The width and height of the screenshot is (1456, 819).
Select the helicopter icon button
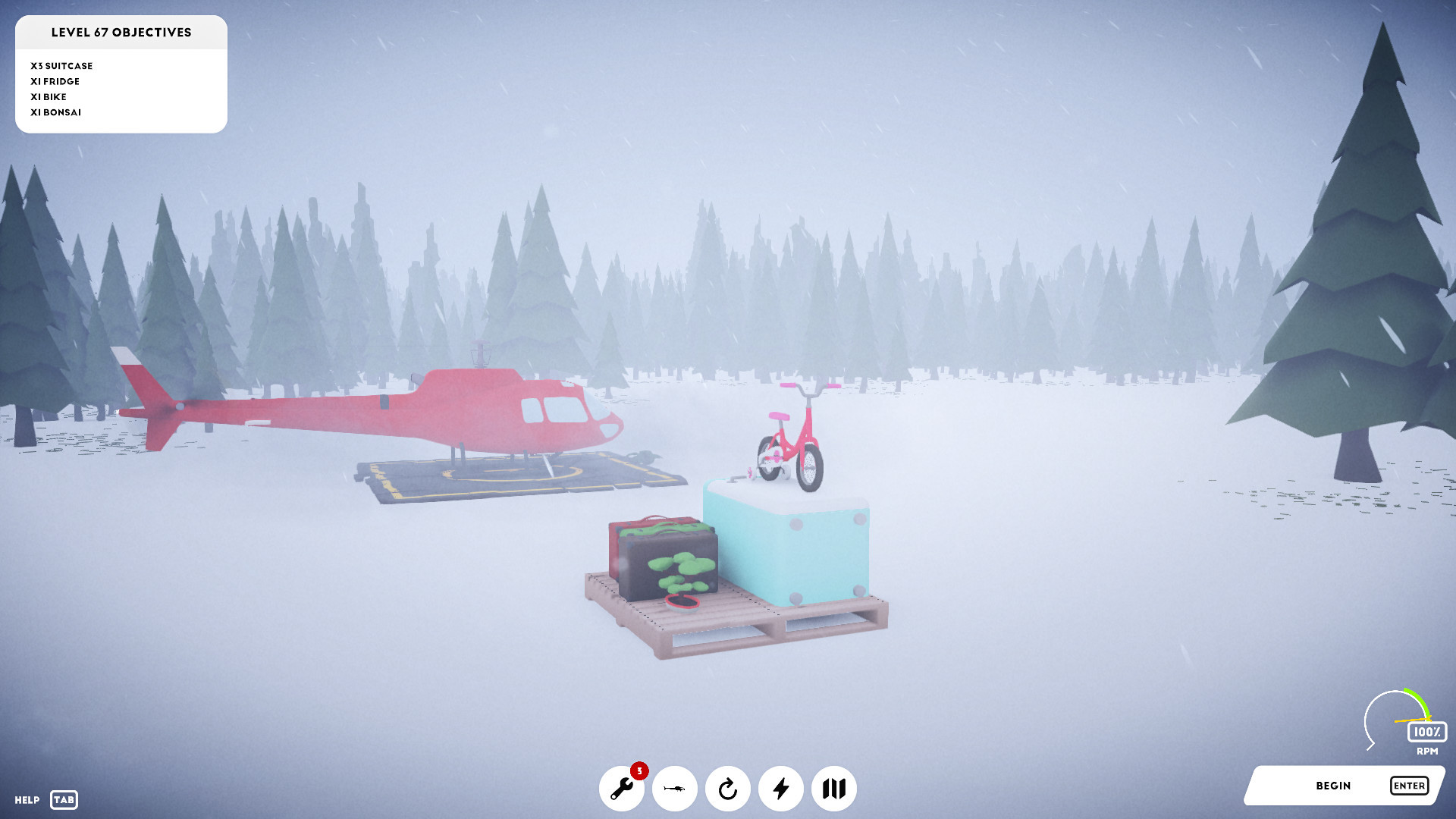tap(675, 789)
